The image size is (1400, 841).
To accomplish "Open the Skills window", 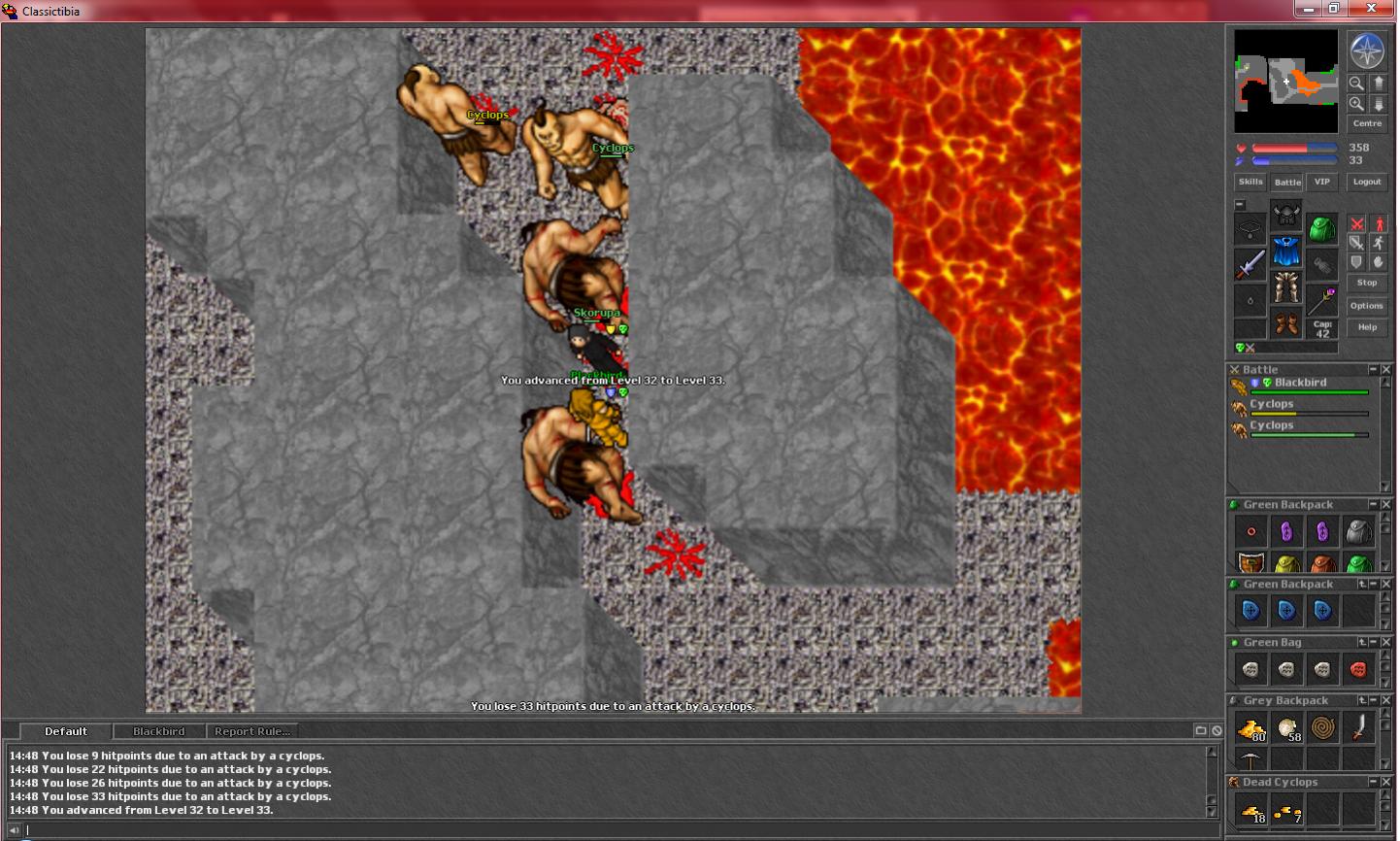I will pyautogui.click(x=1250, y=182).
